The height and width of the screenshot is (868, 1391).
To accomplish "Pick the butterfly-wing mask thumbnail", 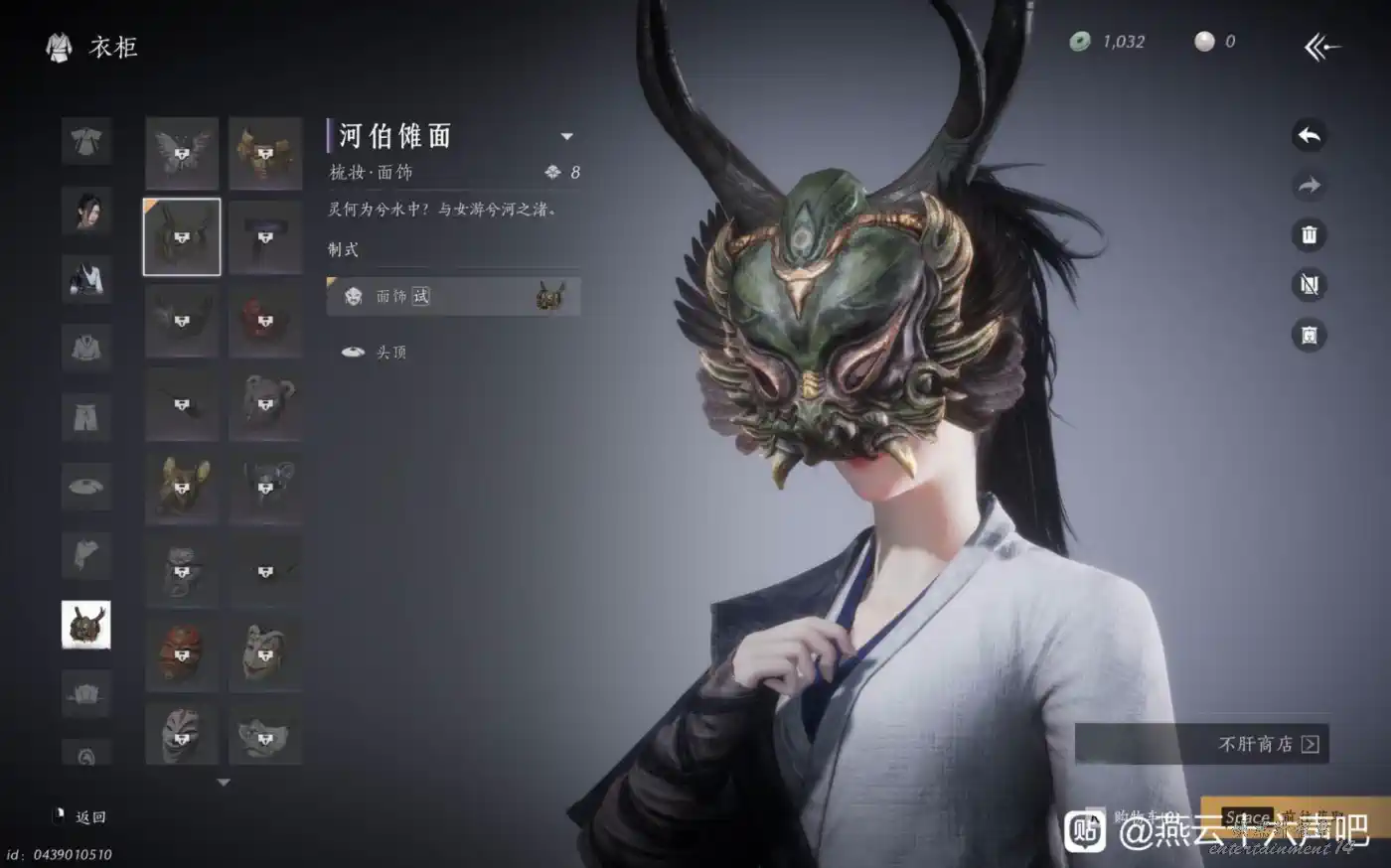I will click(x=182, y=153).
